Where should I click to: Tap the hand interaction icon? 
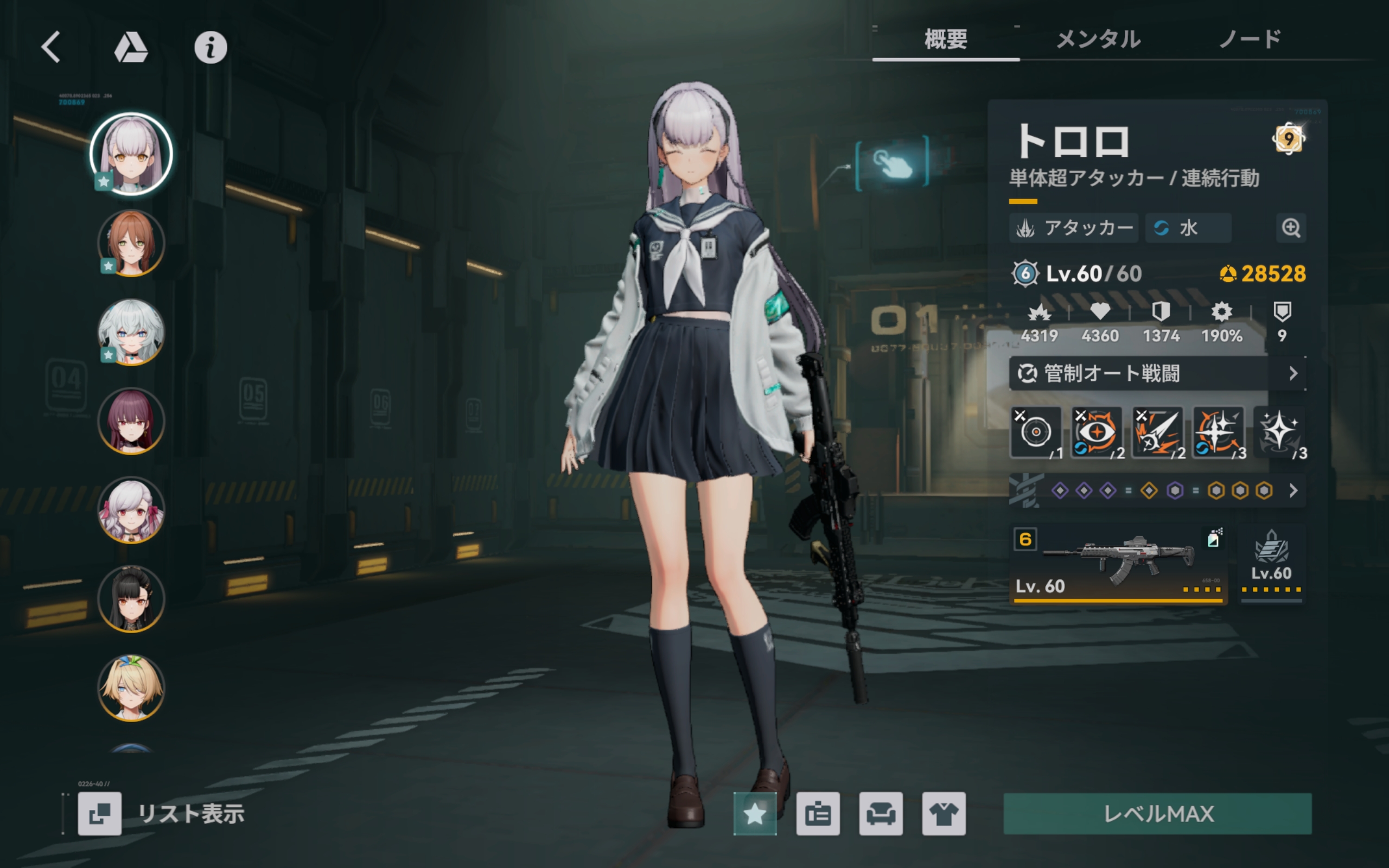(x=892, y=163)
